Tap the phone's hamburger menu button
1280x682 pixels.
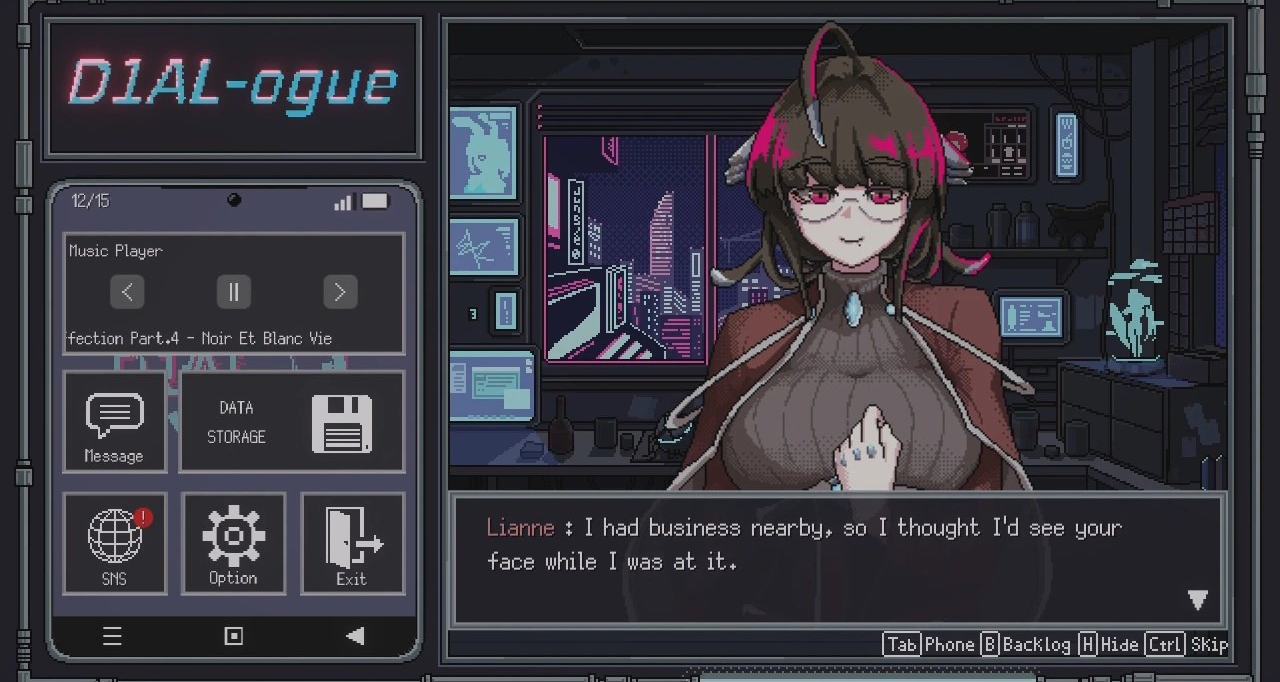click(x=112, y=637)
